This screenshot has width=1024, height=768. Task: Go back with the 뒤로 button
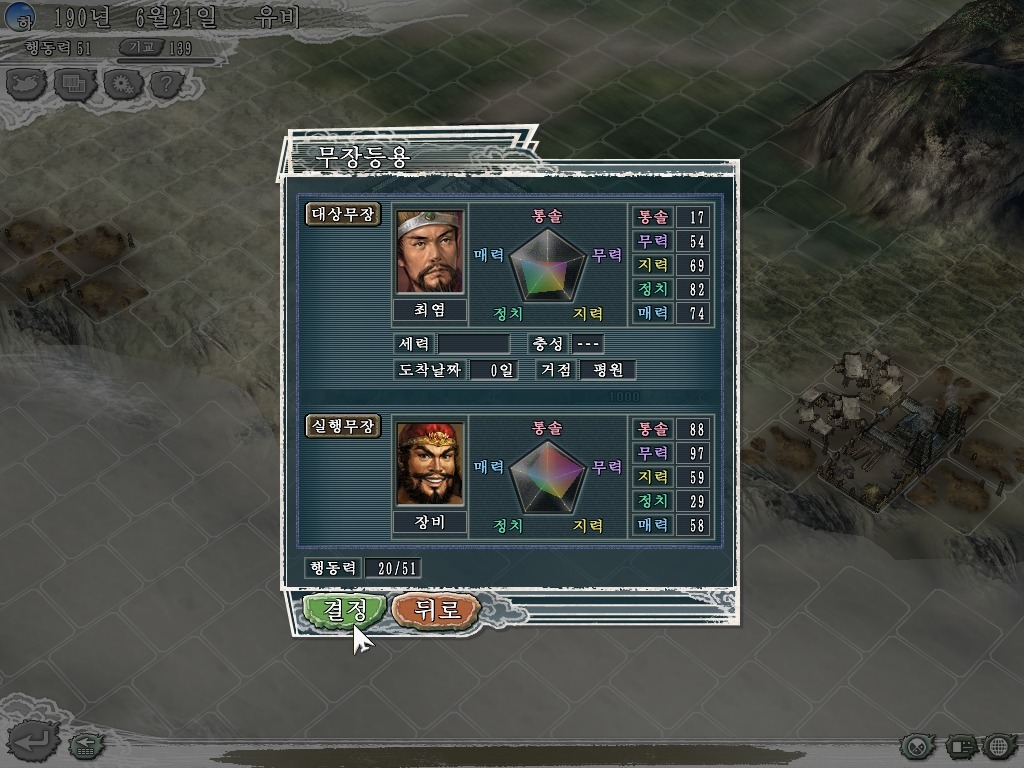coord(437,609)
